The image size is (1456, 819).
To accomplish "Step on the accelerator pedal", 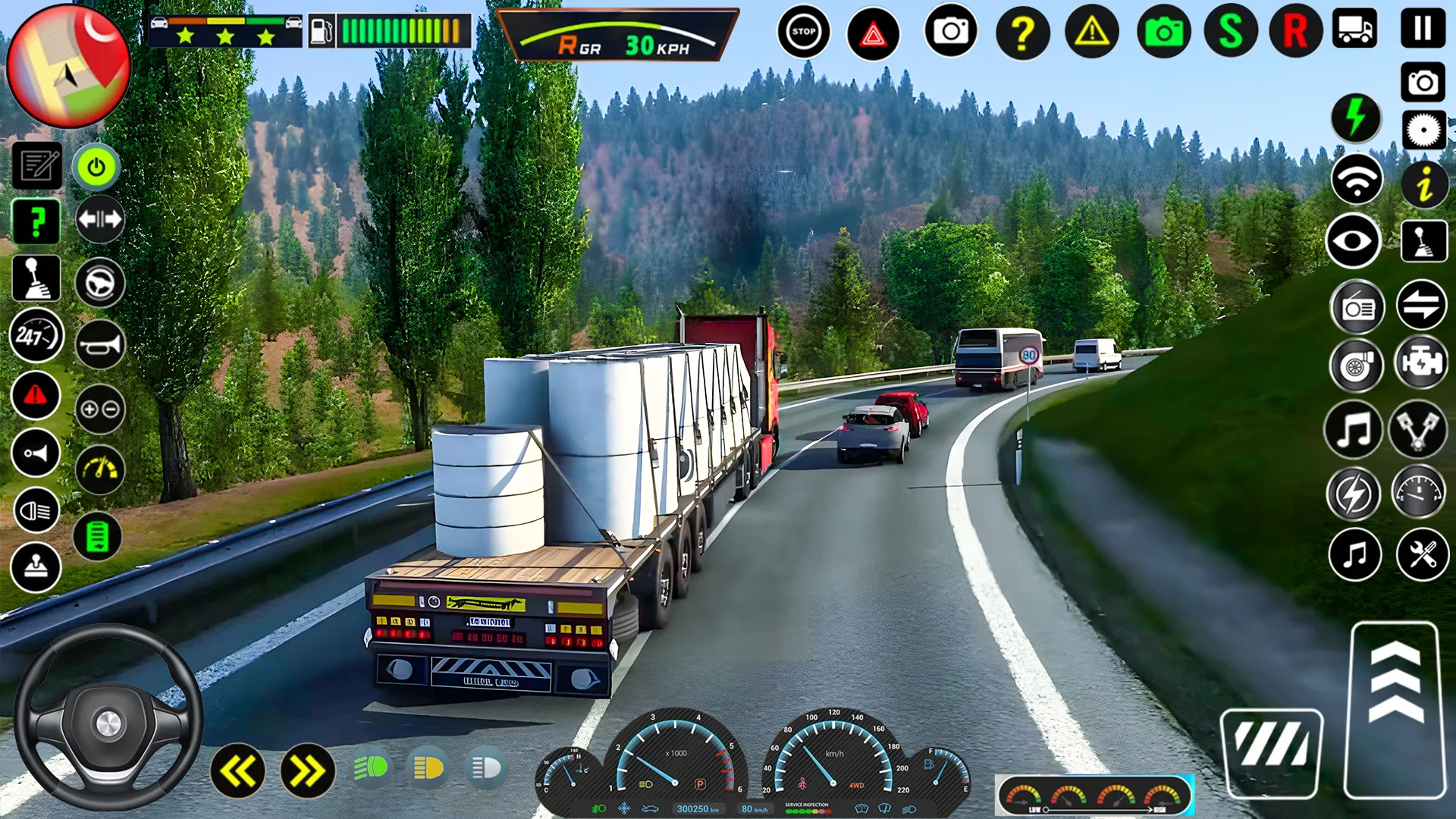I will point(1395,709).
